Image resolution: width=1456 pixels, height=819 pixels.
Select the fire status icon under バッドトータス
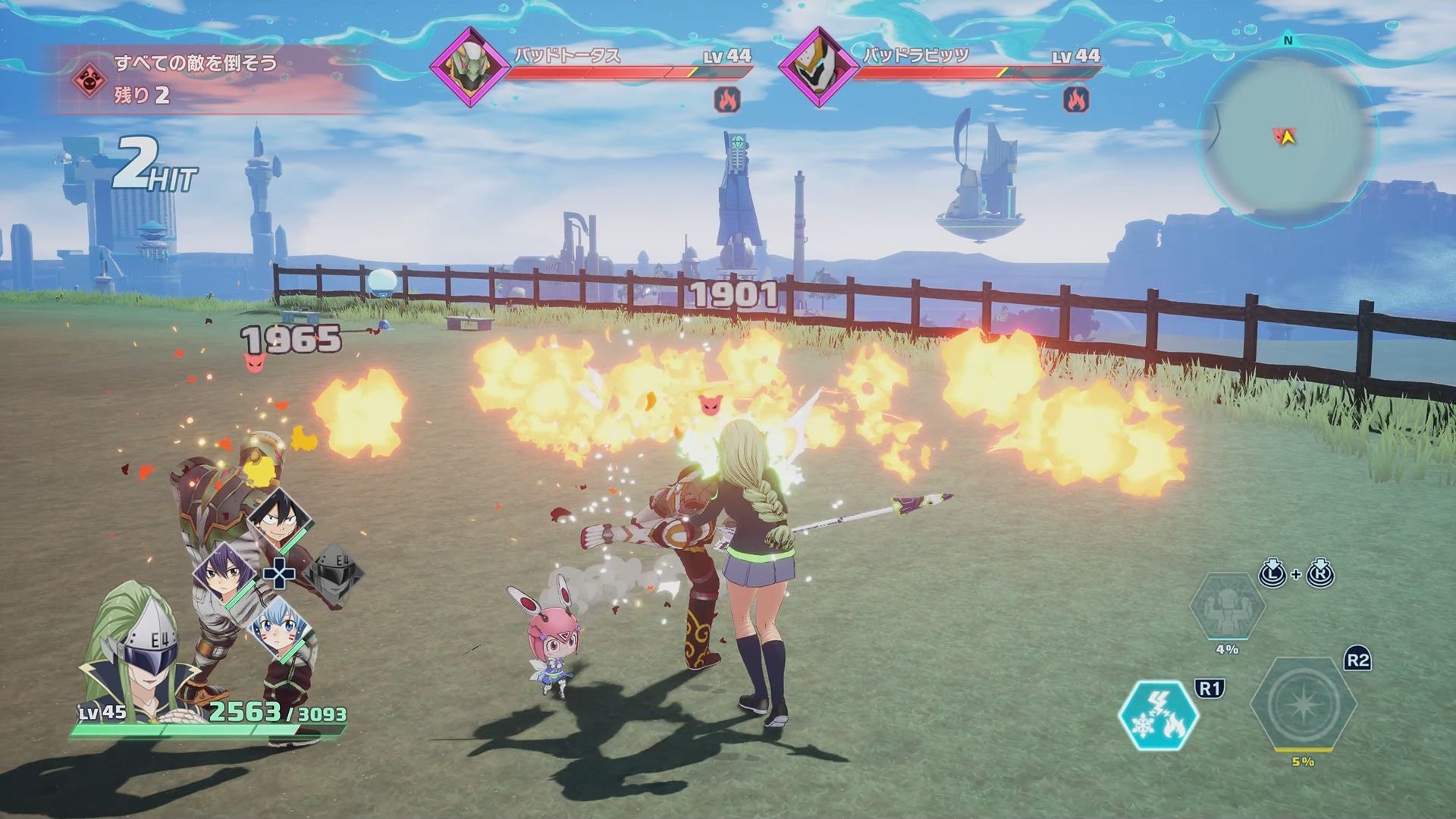pyautogui.click(x=727, y=99)
